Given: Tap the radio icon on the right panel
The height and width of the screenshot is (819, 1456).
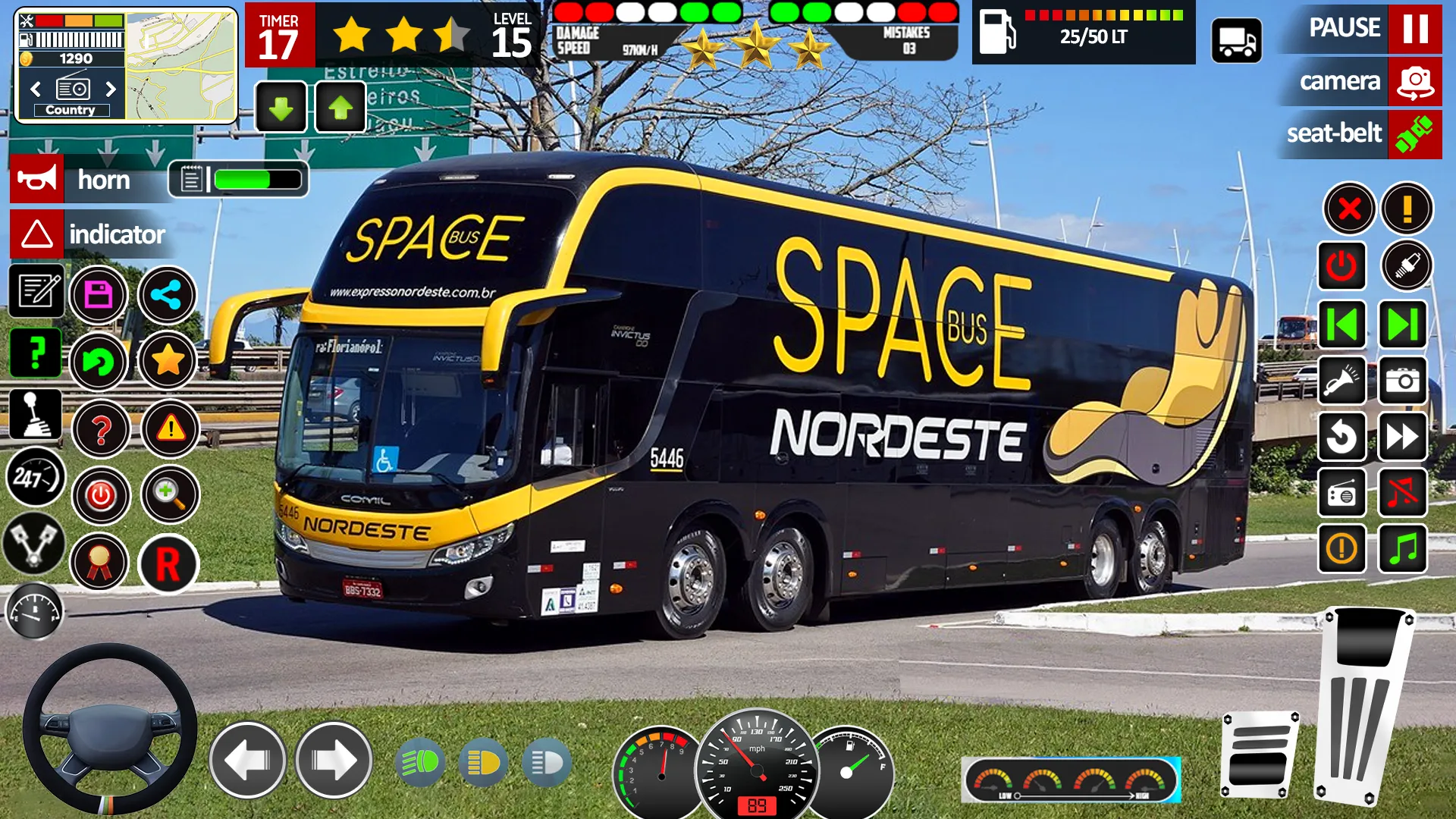Looking at the screenshot, I should [1341, 493].
